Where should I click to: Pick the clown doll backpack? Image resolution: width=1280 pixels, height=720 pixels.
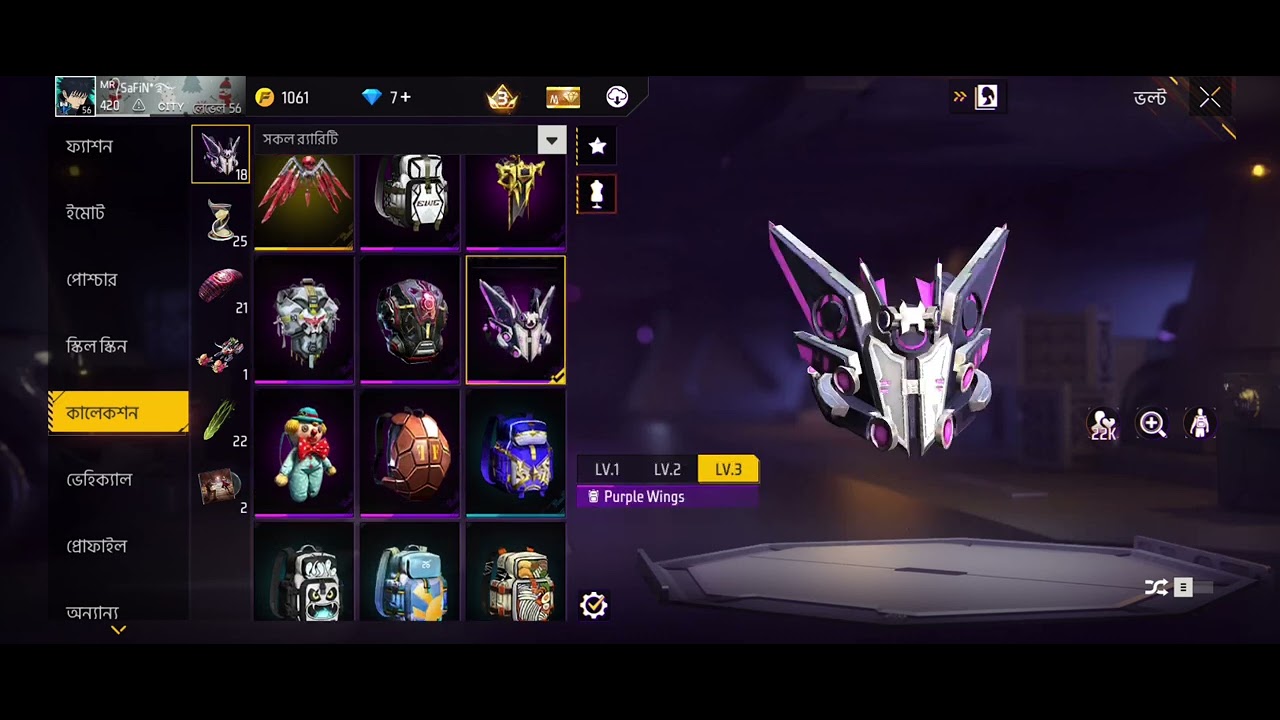pyautogui.click(x=304, y=452)
